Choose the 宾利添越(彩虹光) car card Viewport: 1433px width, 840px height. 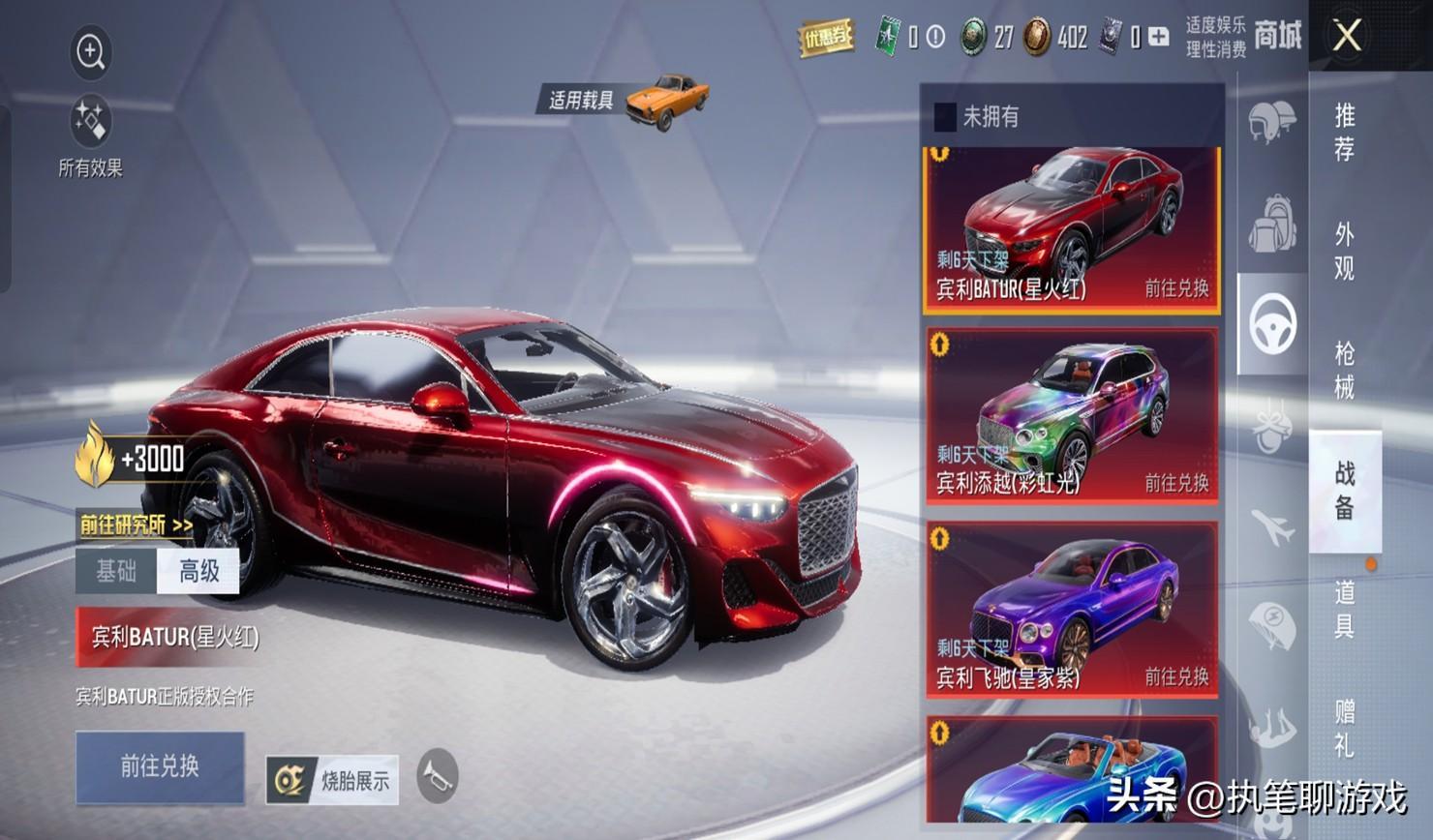click(1072, 416)
